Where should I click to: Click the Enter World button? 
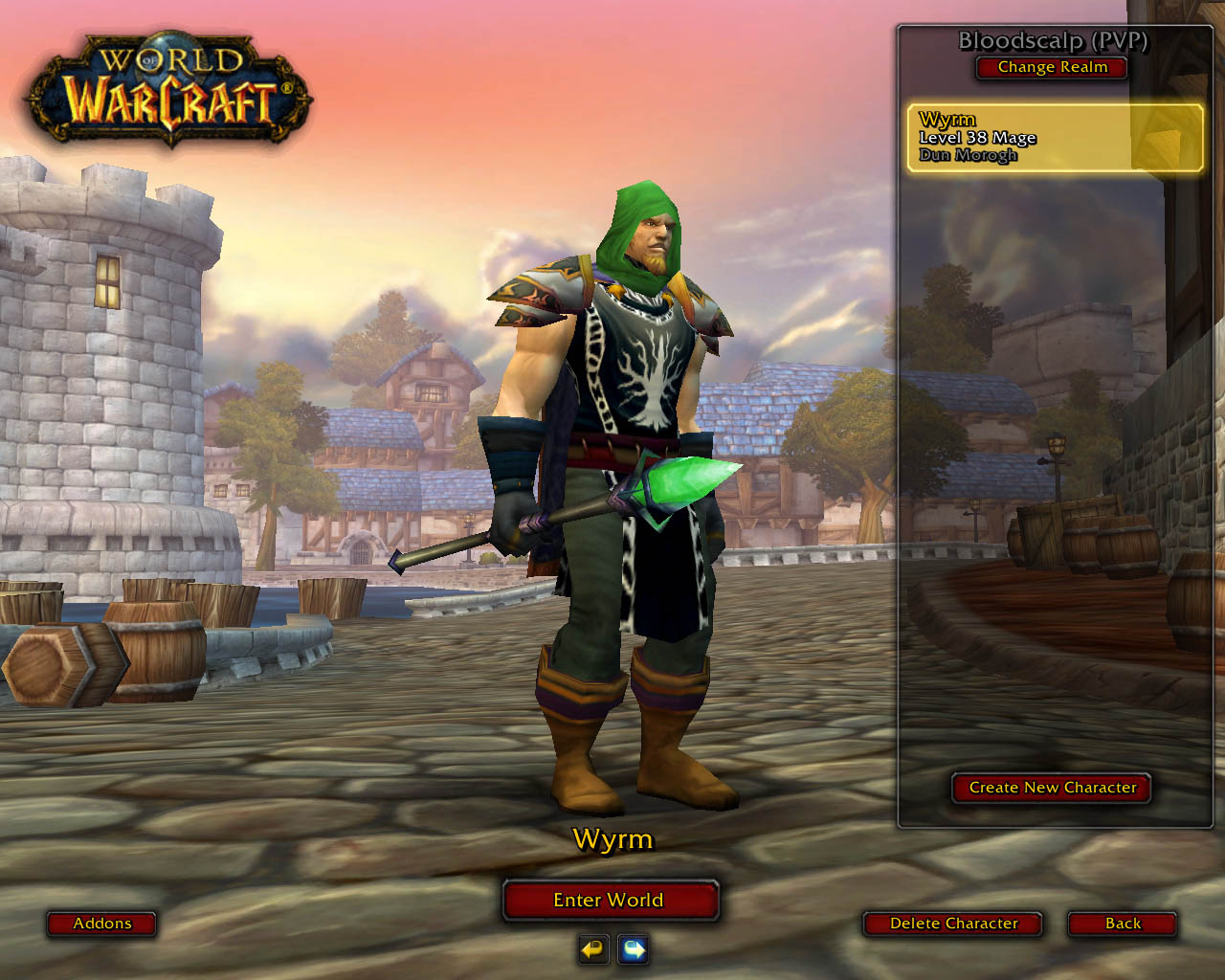tap(610, 900)
